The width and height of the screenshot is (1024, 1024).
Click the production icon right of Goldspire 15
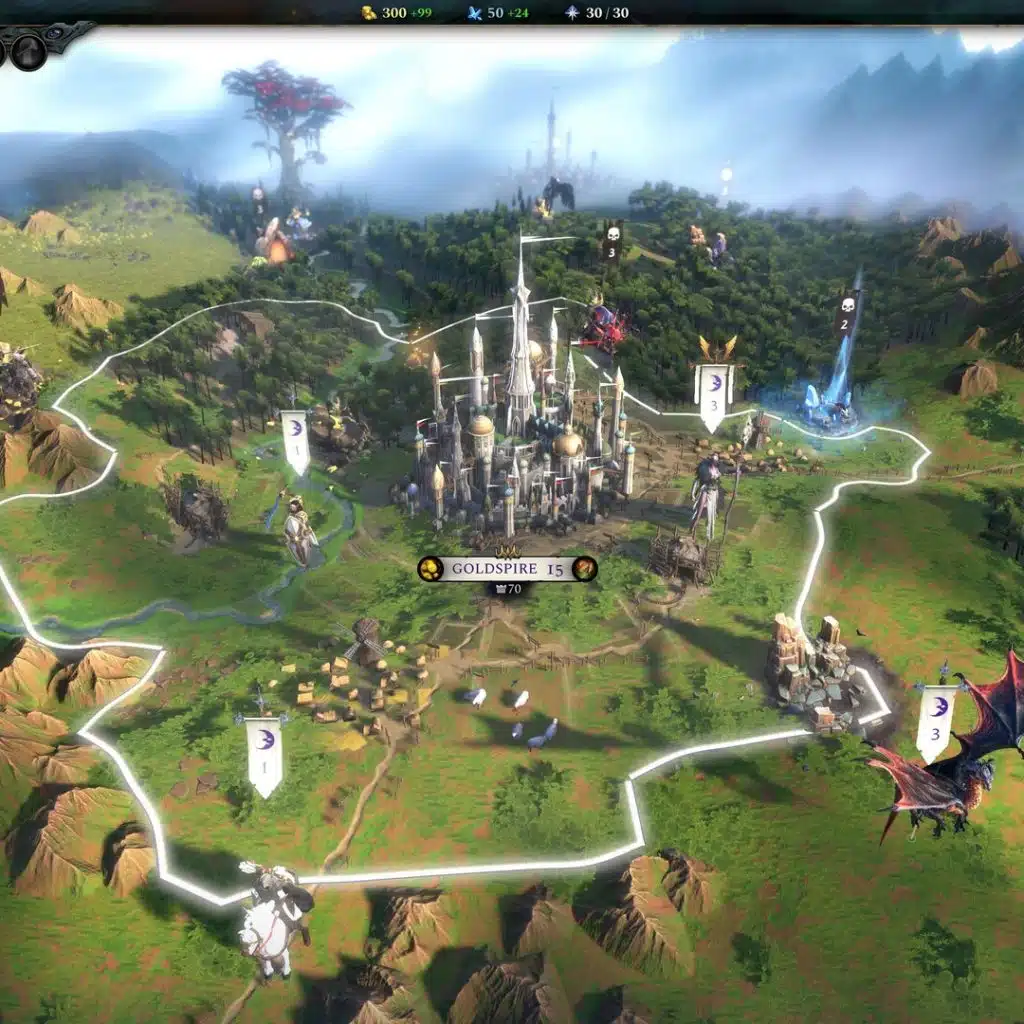[585, 569]
